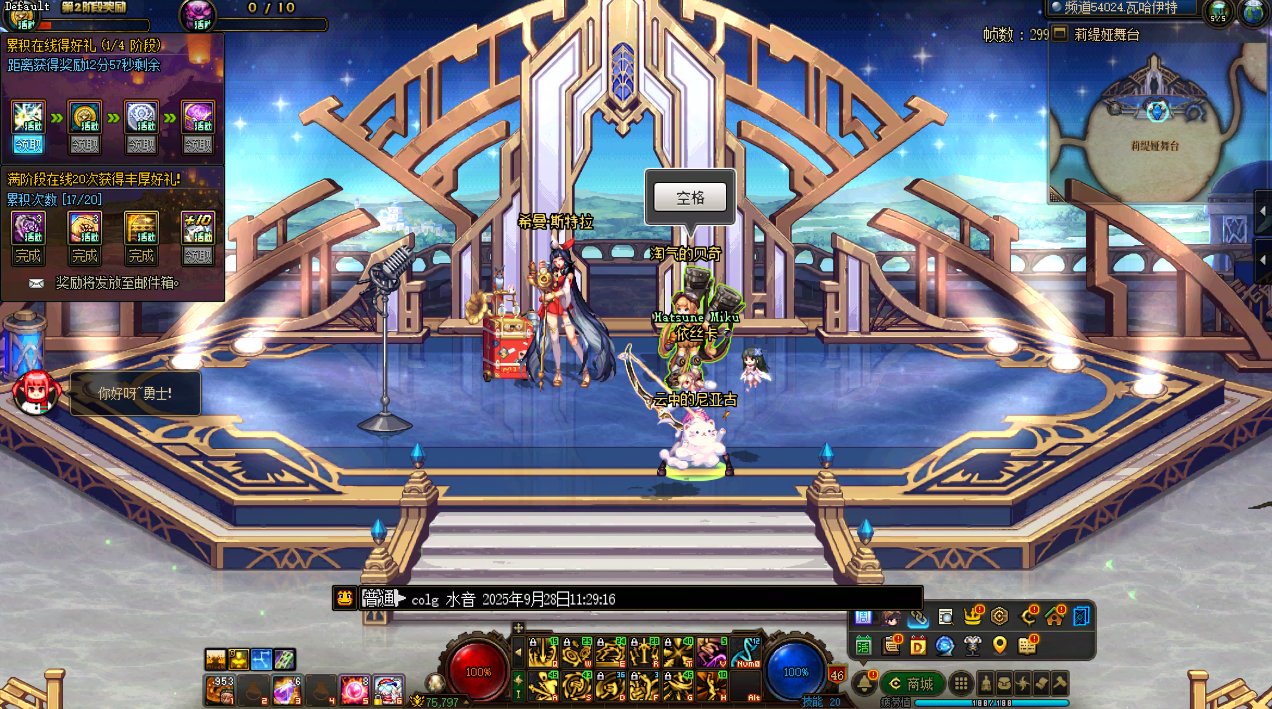The width and height of the screenshot is (1272, 709).
Task: Open the grid menu button beside 商城
Action: pos(961,684)
